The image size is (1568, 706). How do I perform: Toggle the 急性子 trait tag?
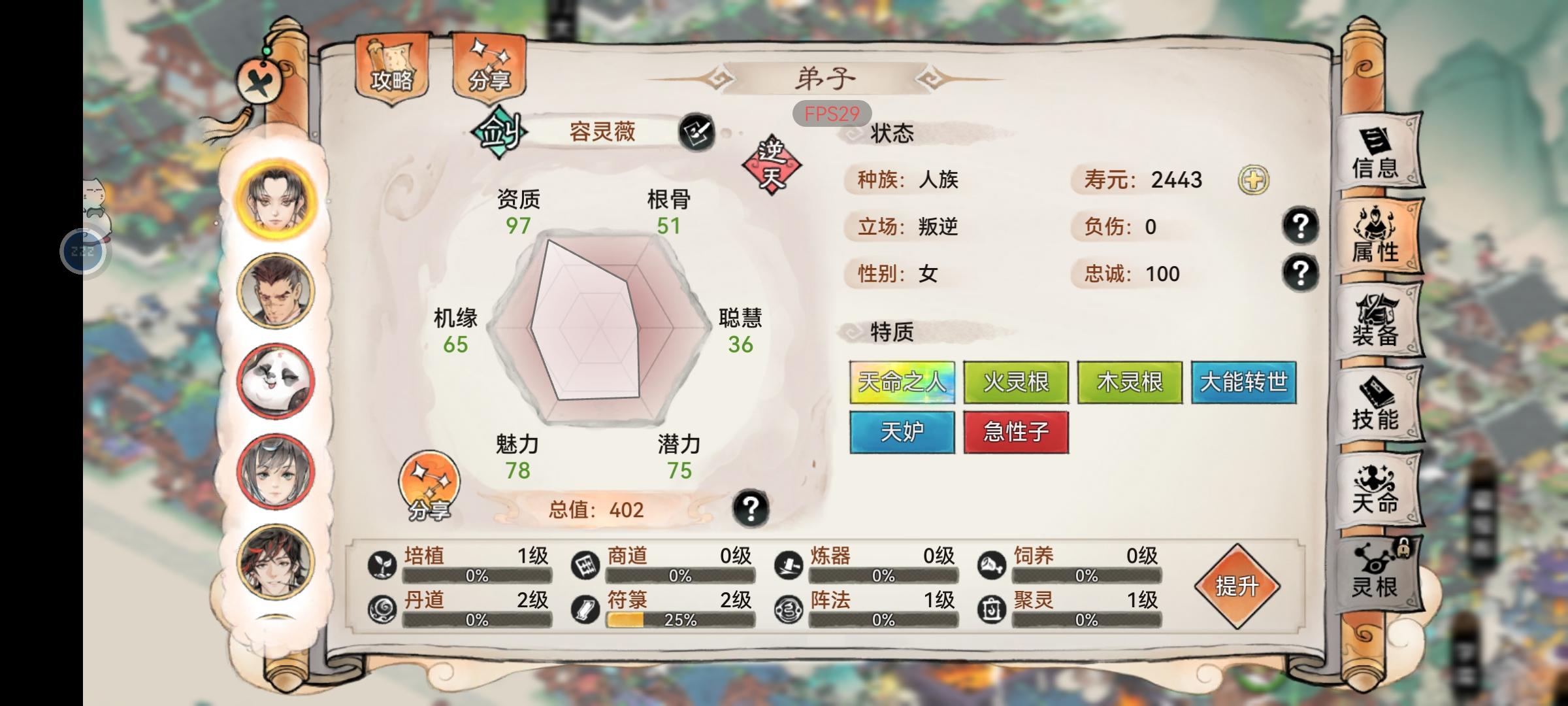pyautogui.click(x=1015, y=431)
